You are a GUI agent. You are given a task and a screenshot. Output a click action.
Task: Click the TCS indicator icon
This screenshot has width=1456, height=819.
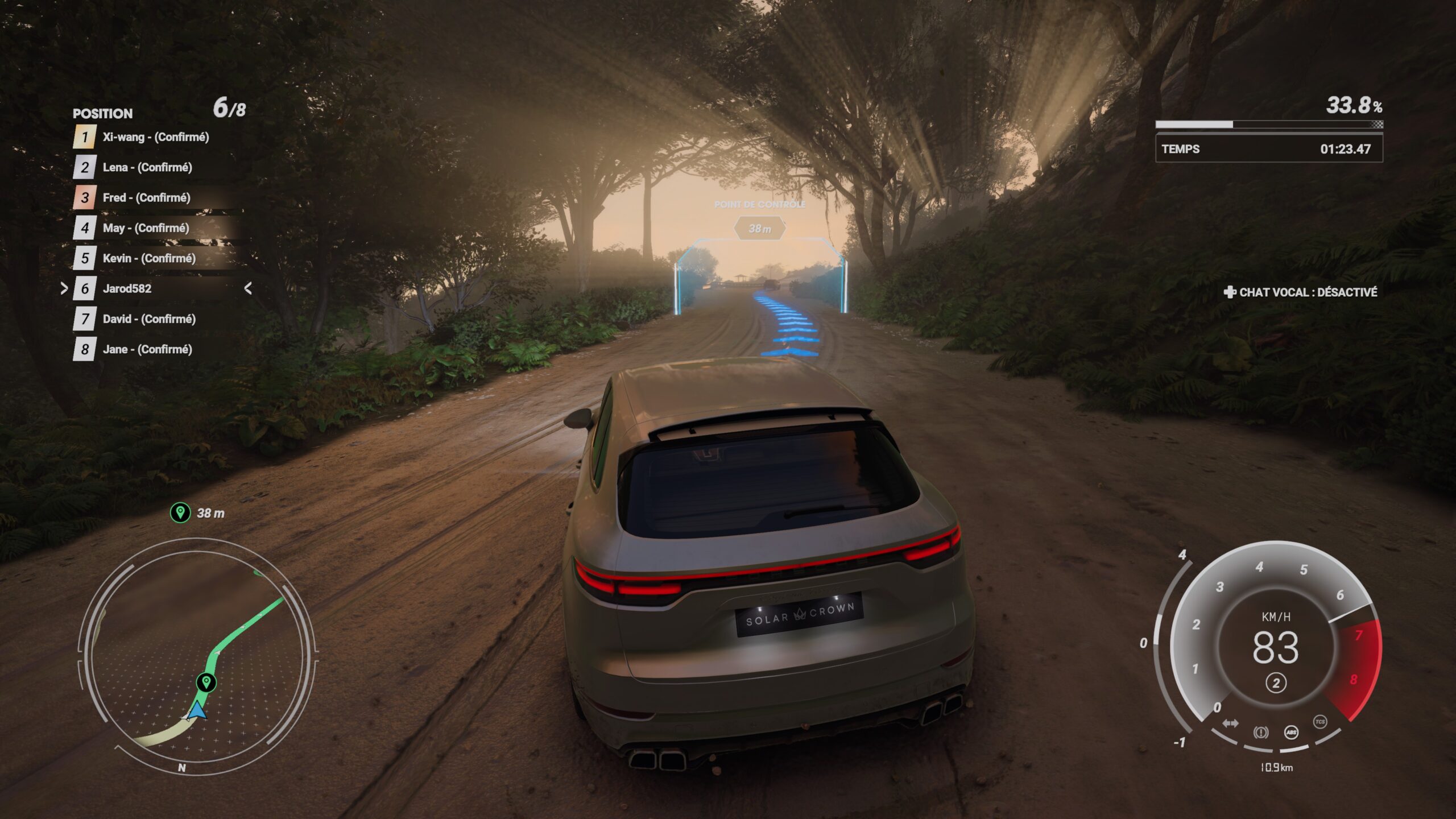(1320, 722)
